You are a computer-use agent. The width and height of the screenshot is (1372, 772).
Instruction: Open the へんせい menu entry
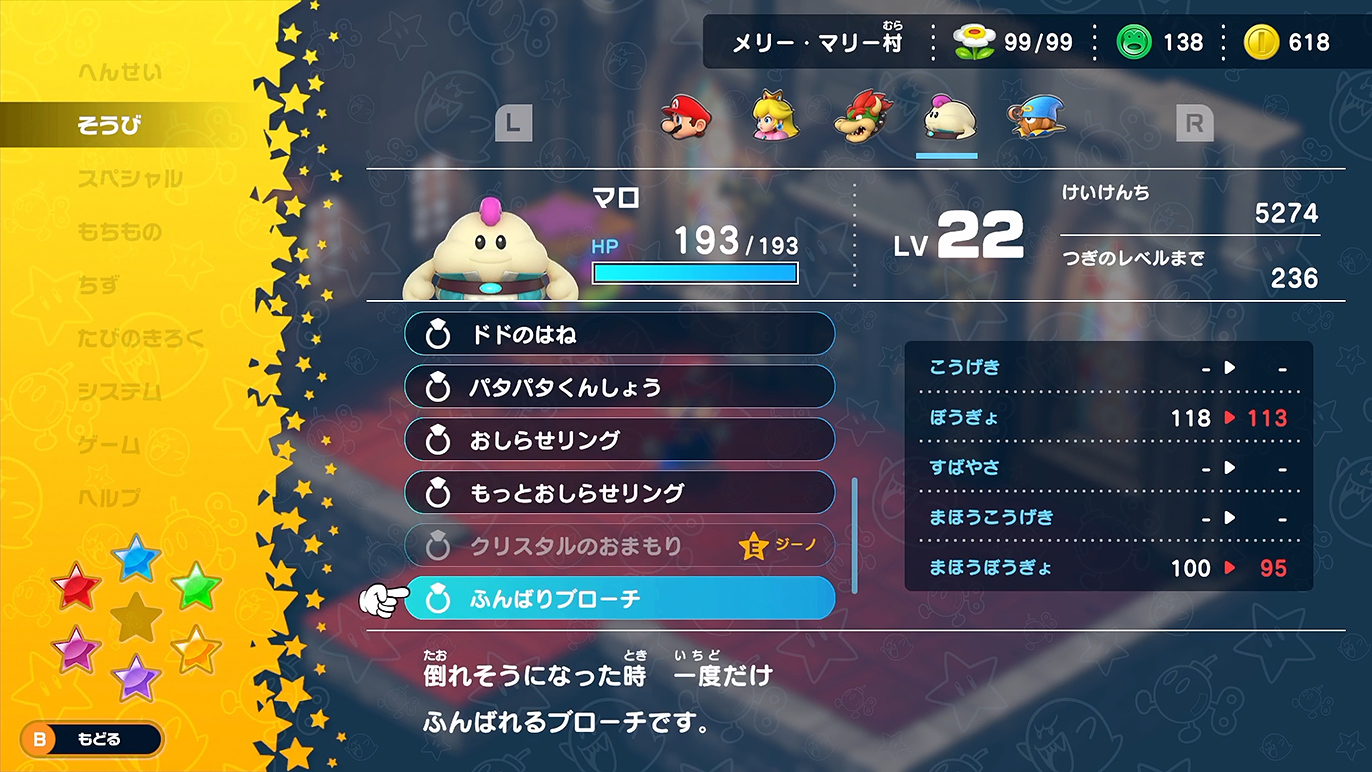click(x=119, y=72)
